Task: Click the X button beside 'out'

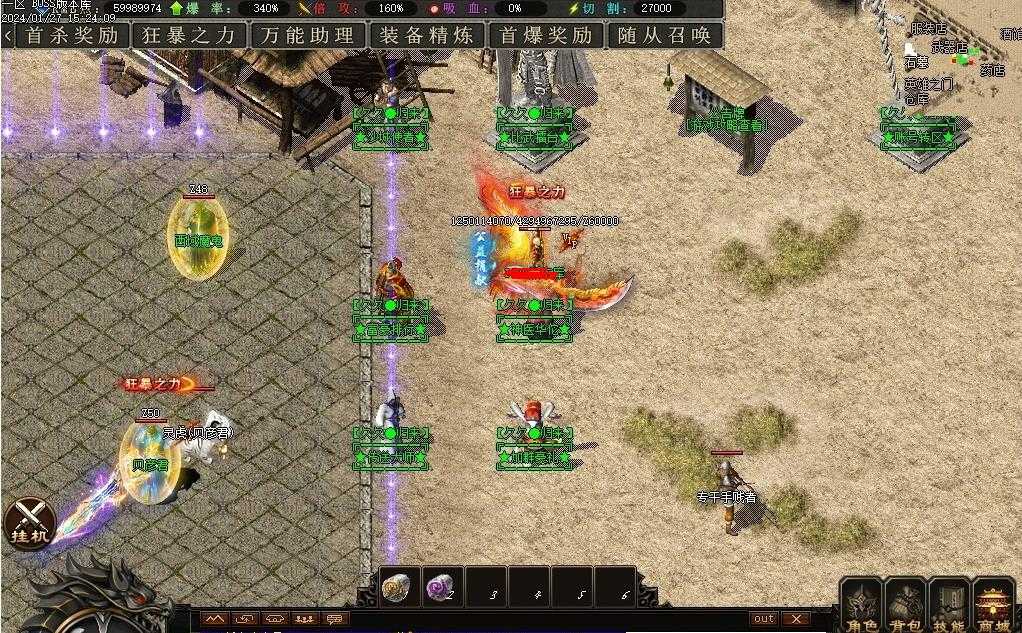Action: tap(795, 619)
